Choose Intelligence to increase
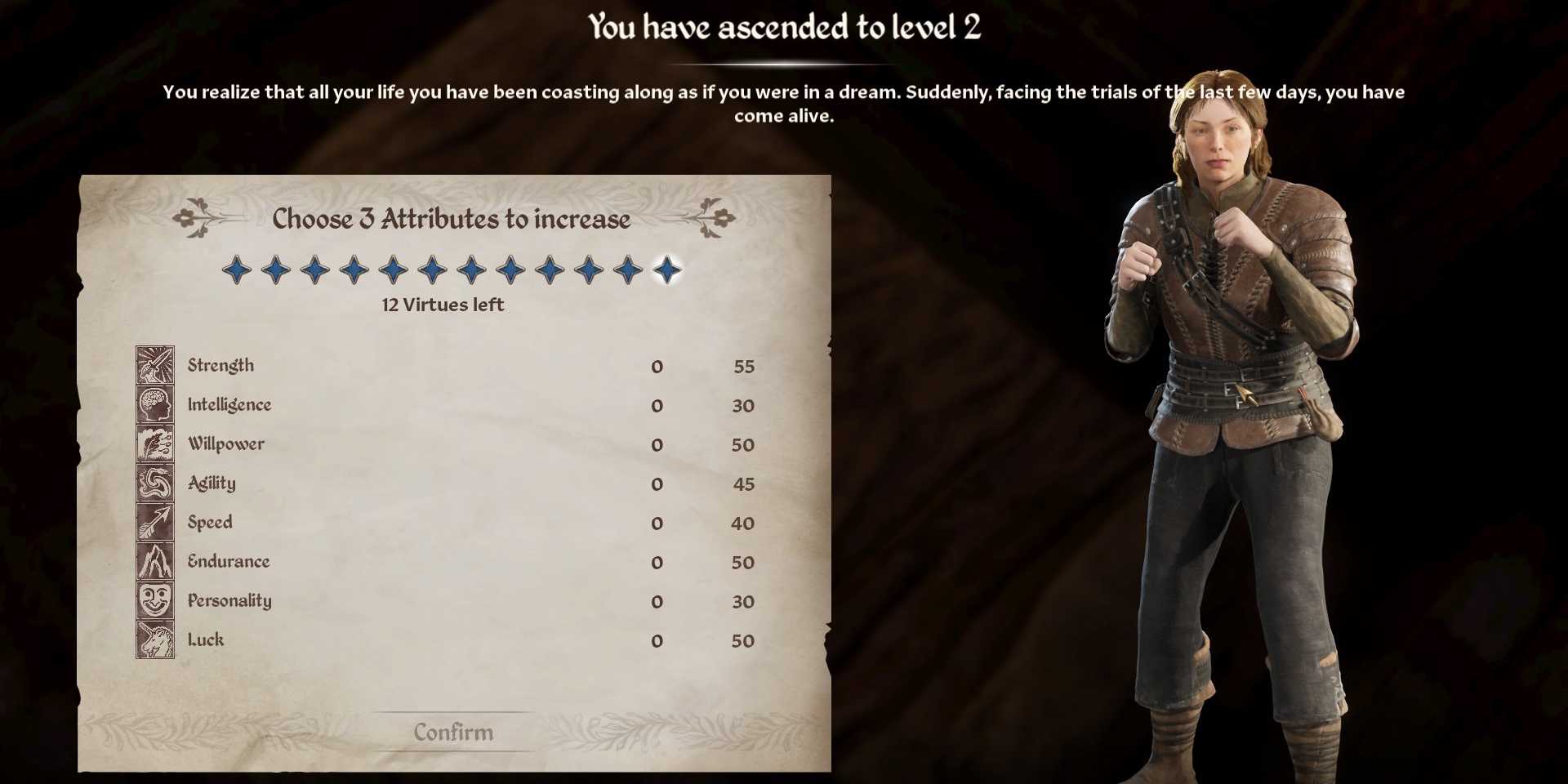The image size is (1568, 784). pos(229,405)
